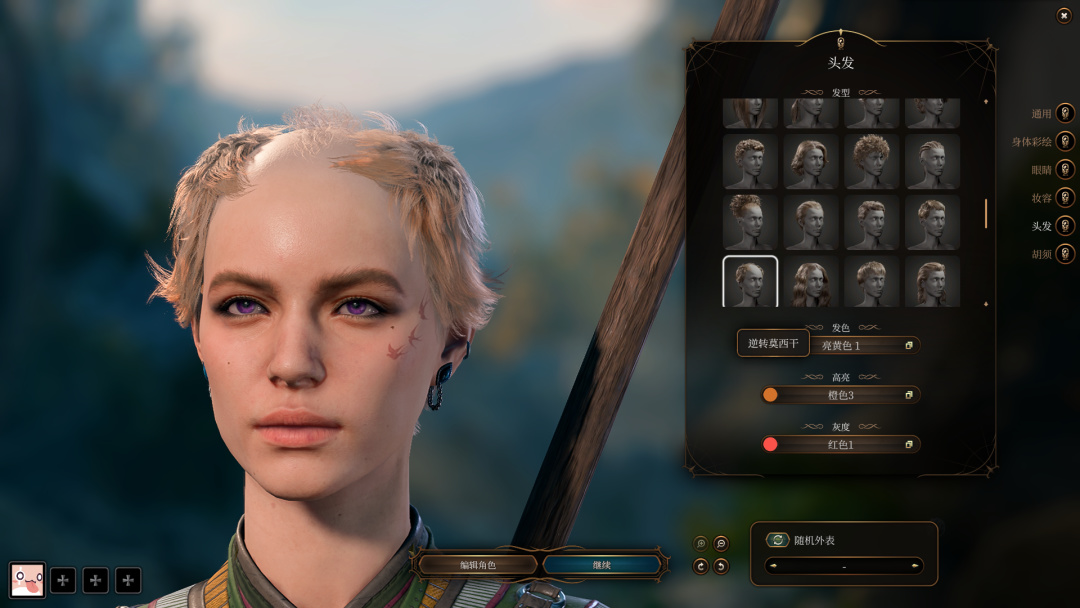Screen dimensions: 1080x608
Task: Switch to the 胡须 (Beard) tab
Action: click(x=1065, y=254)
